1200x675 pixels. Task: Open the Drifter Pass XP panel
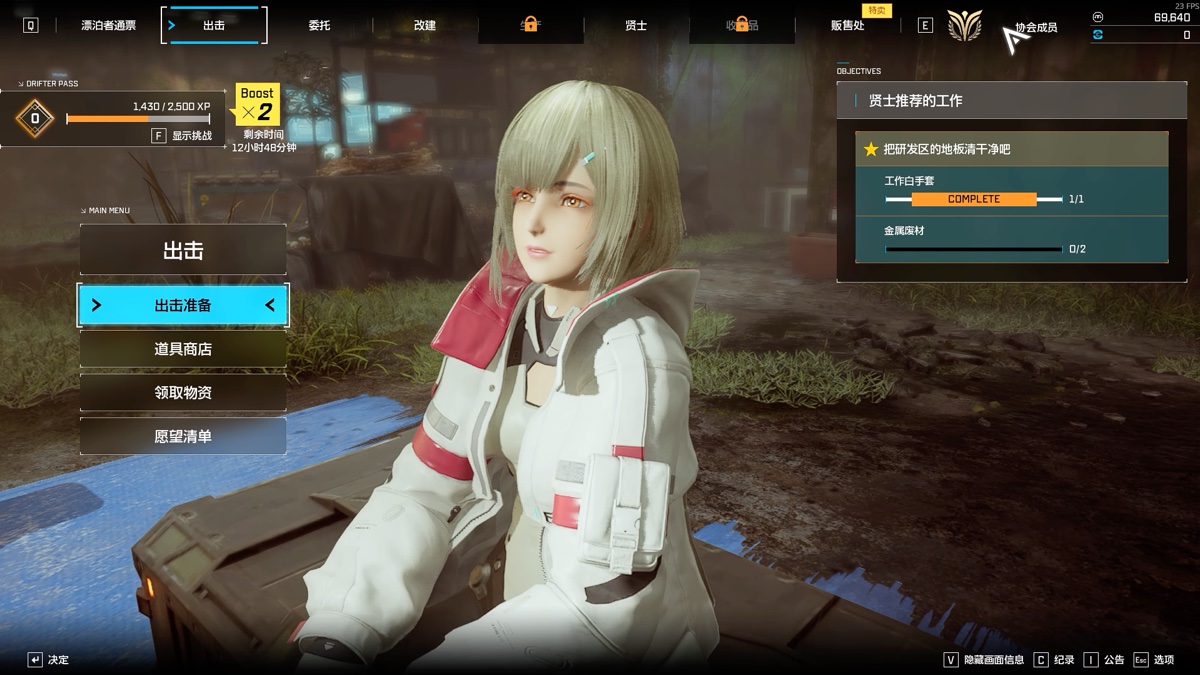[113, 118]
